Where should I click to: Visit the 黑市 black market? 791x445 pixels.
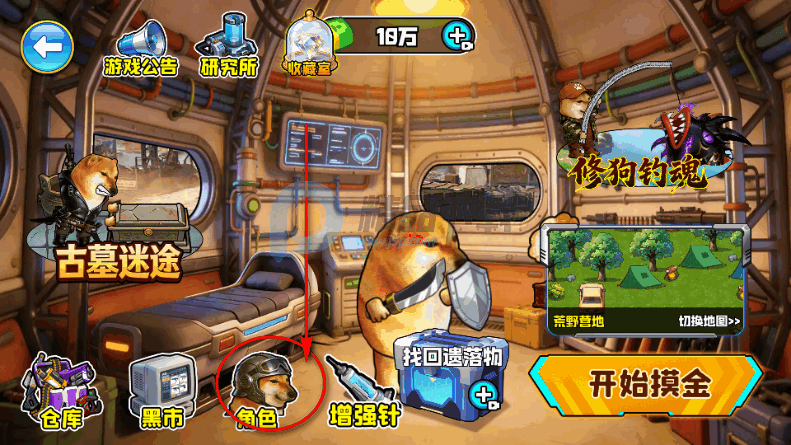(x=160, y=389)
